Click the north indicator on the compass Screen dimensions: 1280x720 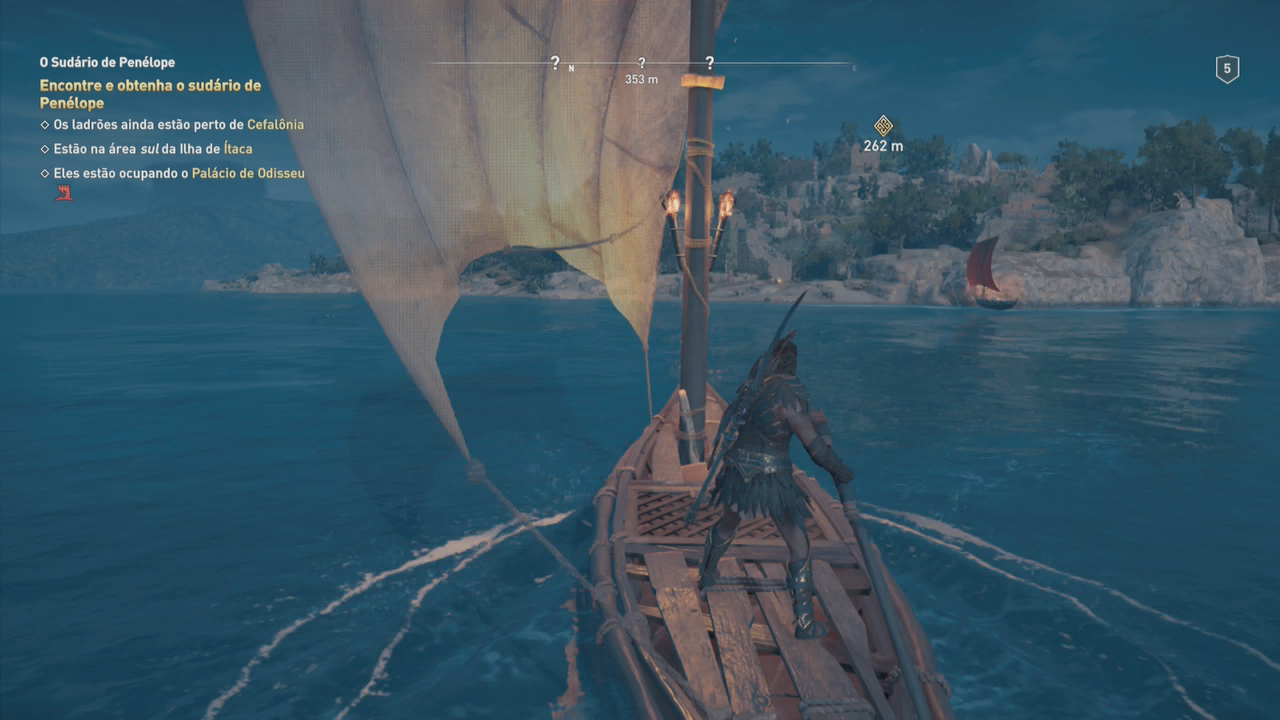pyautogui.click(x=571, y=69)
